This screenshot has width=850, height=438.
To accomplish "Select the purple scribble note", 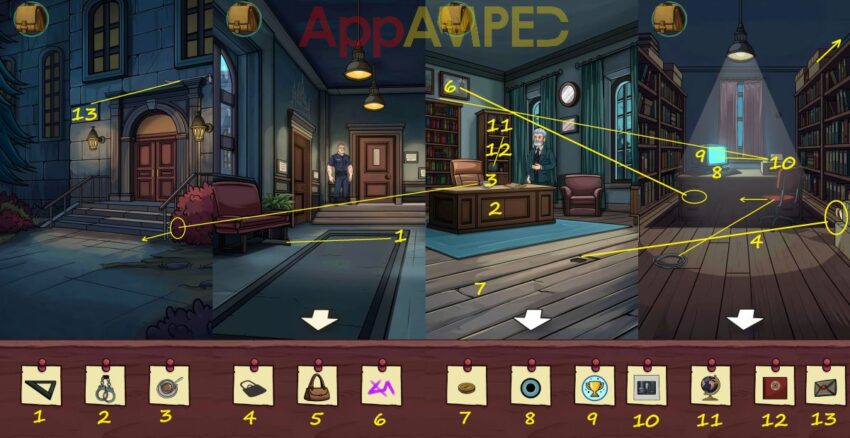I will (380, 384).
